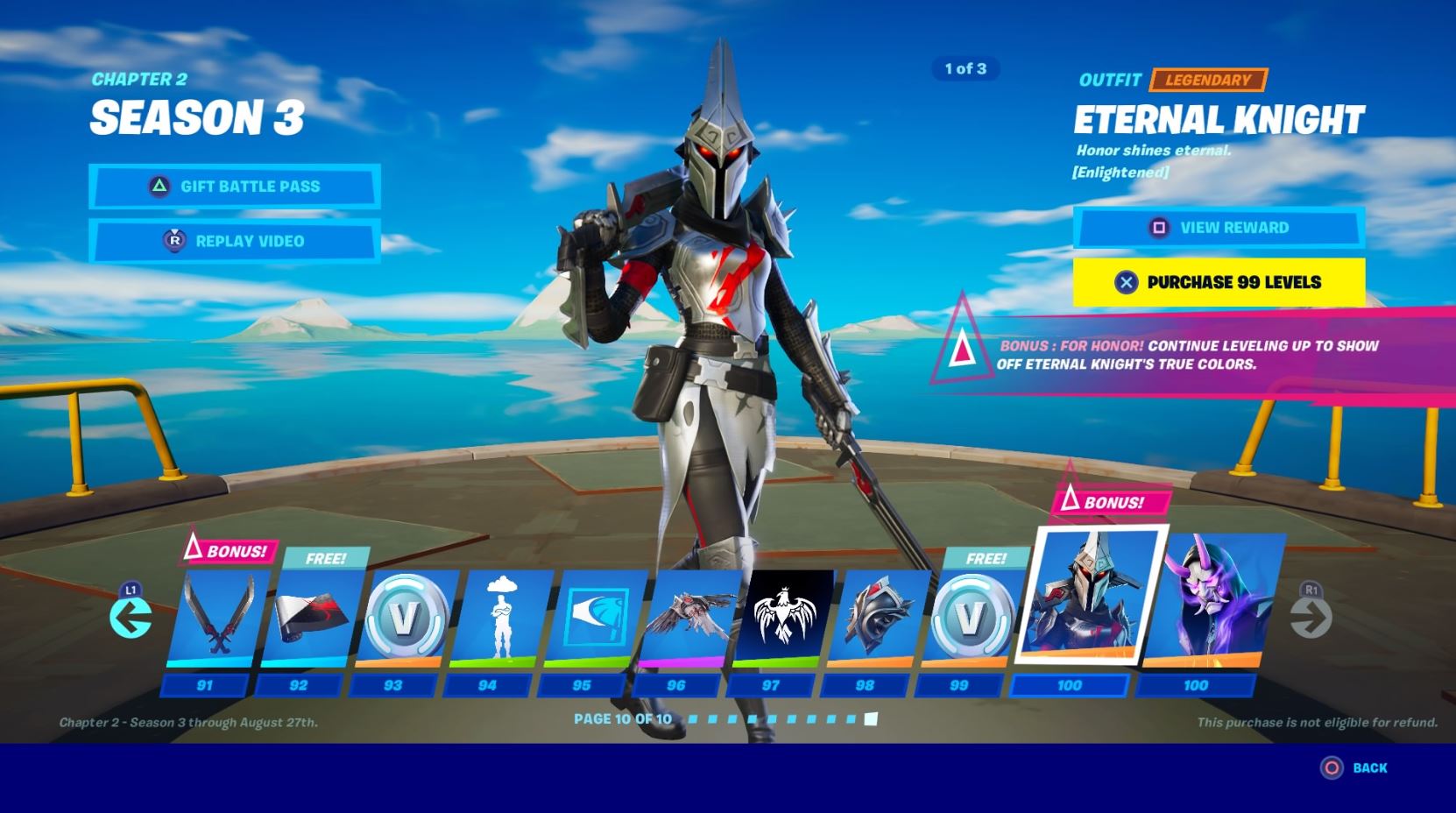Go to the previous rewards page arrow
Screen dimensions: 1456x813
click(x=131, y=618)
